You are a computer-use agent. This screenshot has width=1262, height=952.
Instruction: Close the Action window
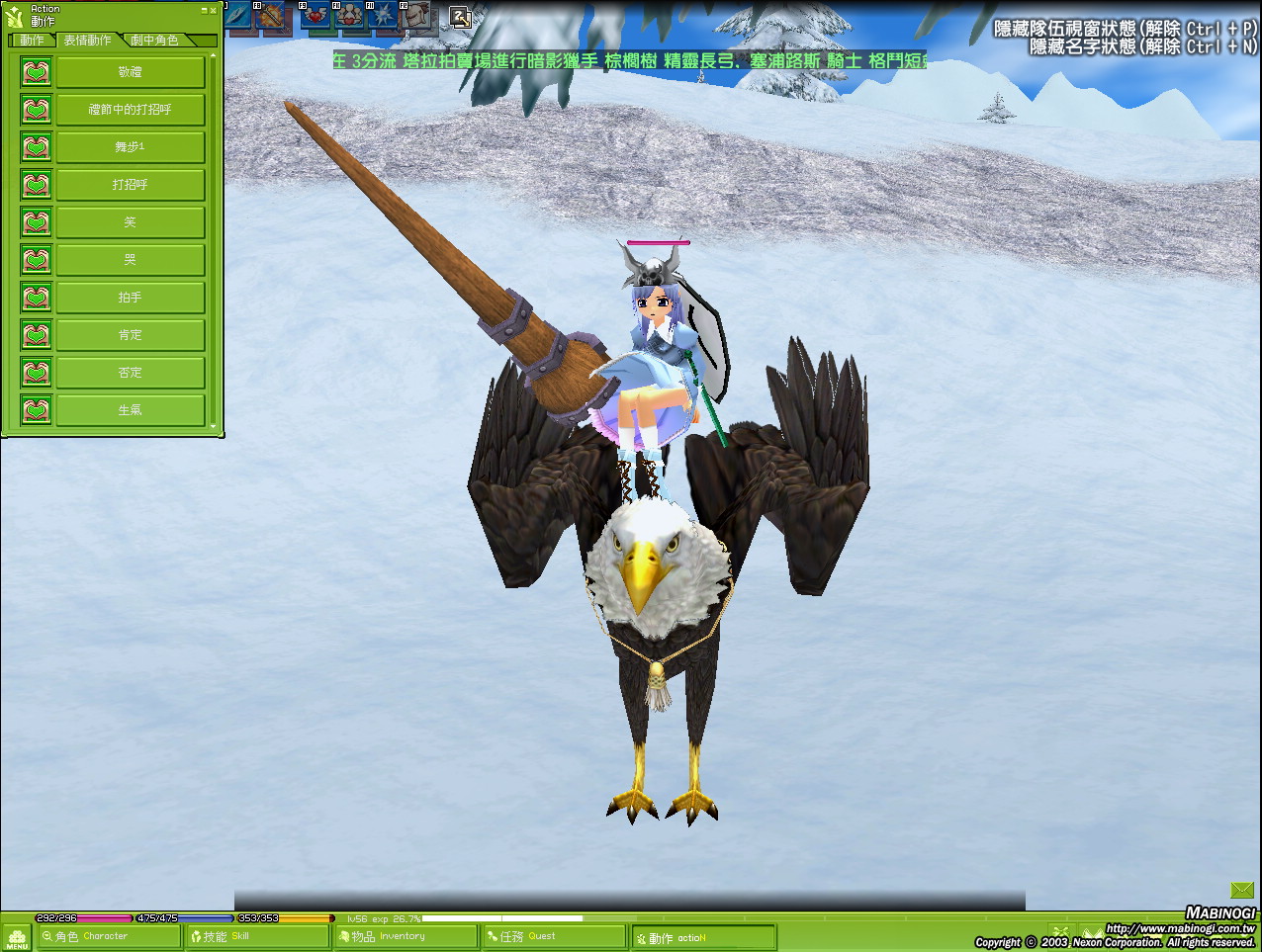click(x=214, y=10)
